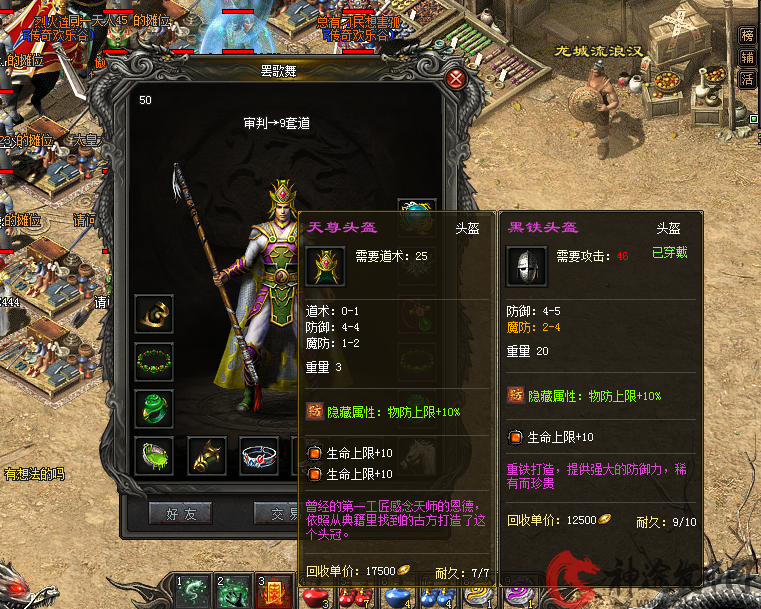Open the 辅 assist side button
Screen dimensions: 761x609
[x=747, y=58]
